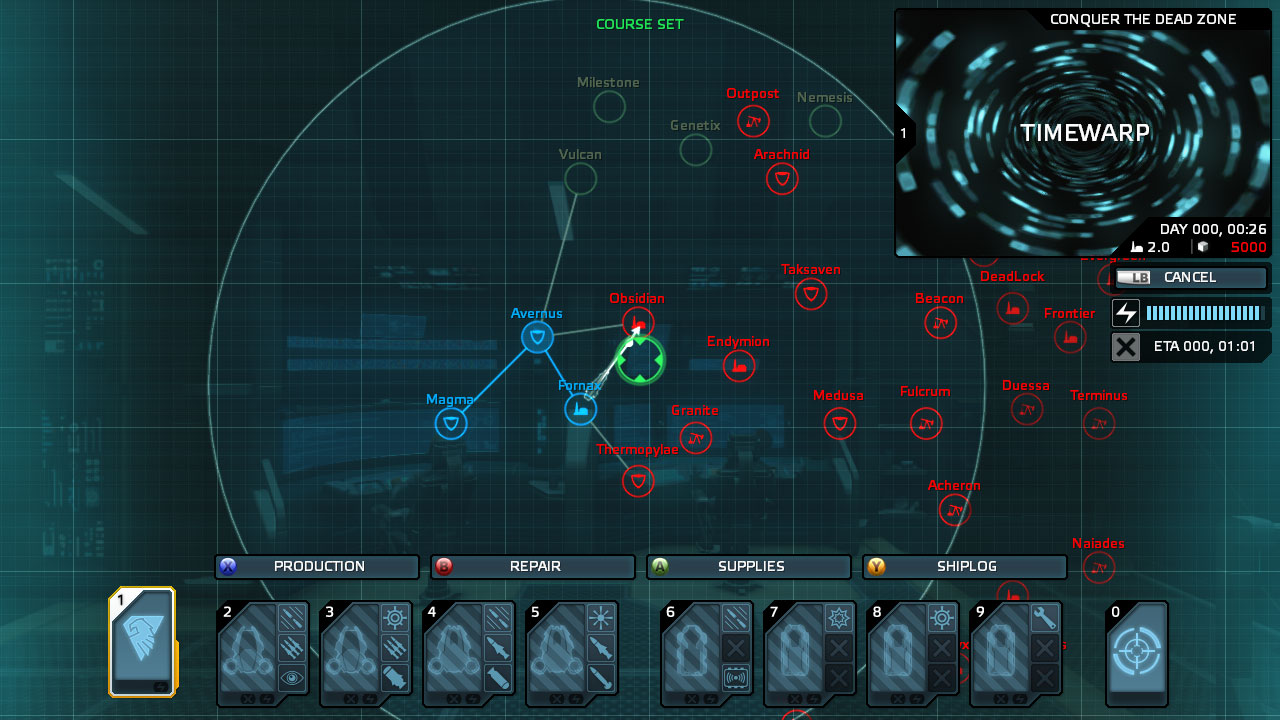This screenshot has width=1280, height=720.
Task: Select the Fornax island marker
Action: [x=581, y=409]
